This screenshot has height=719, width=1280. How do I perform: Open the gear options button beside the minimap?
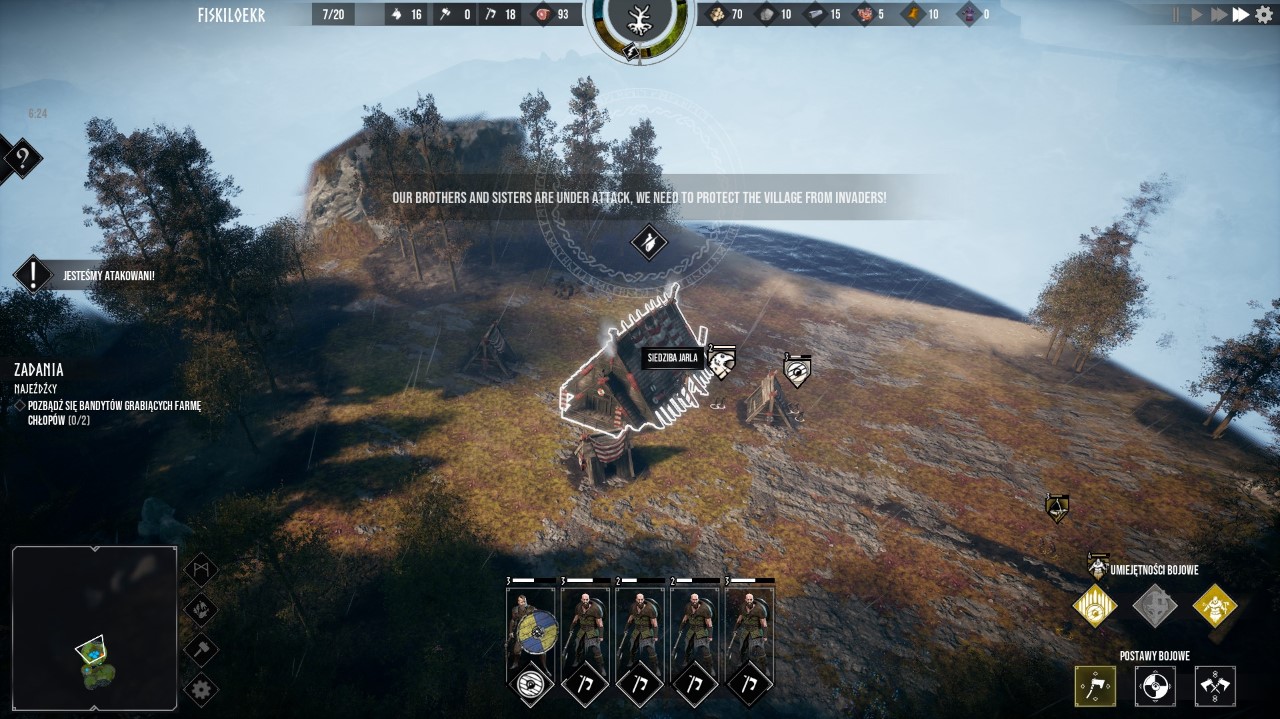(201, 688)
